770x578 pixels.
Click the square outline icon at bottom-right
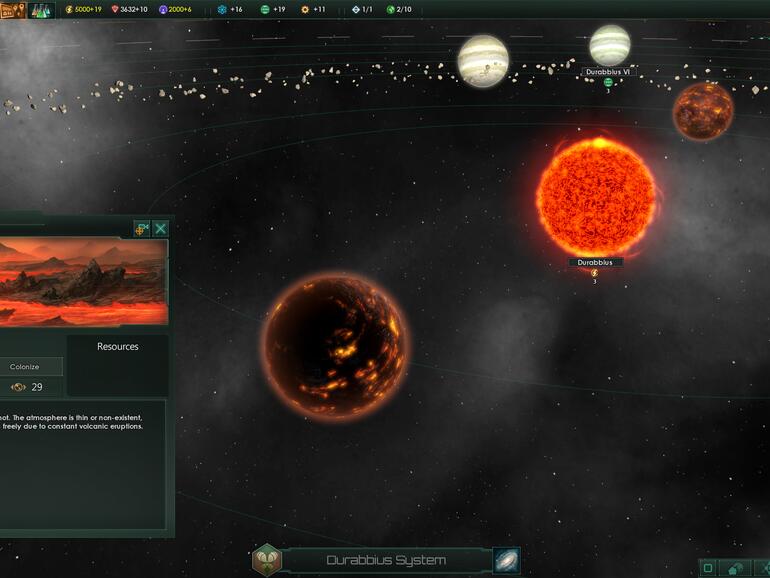coord(708,569)
